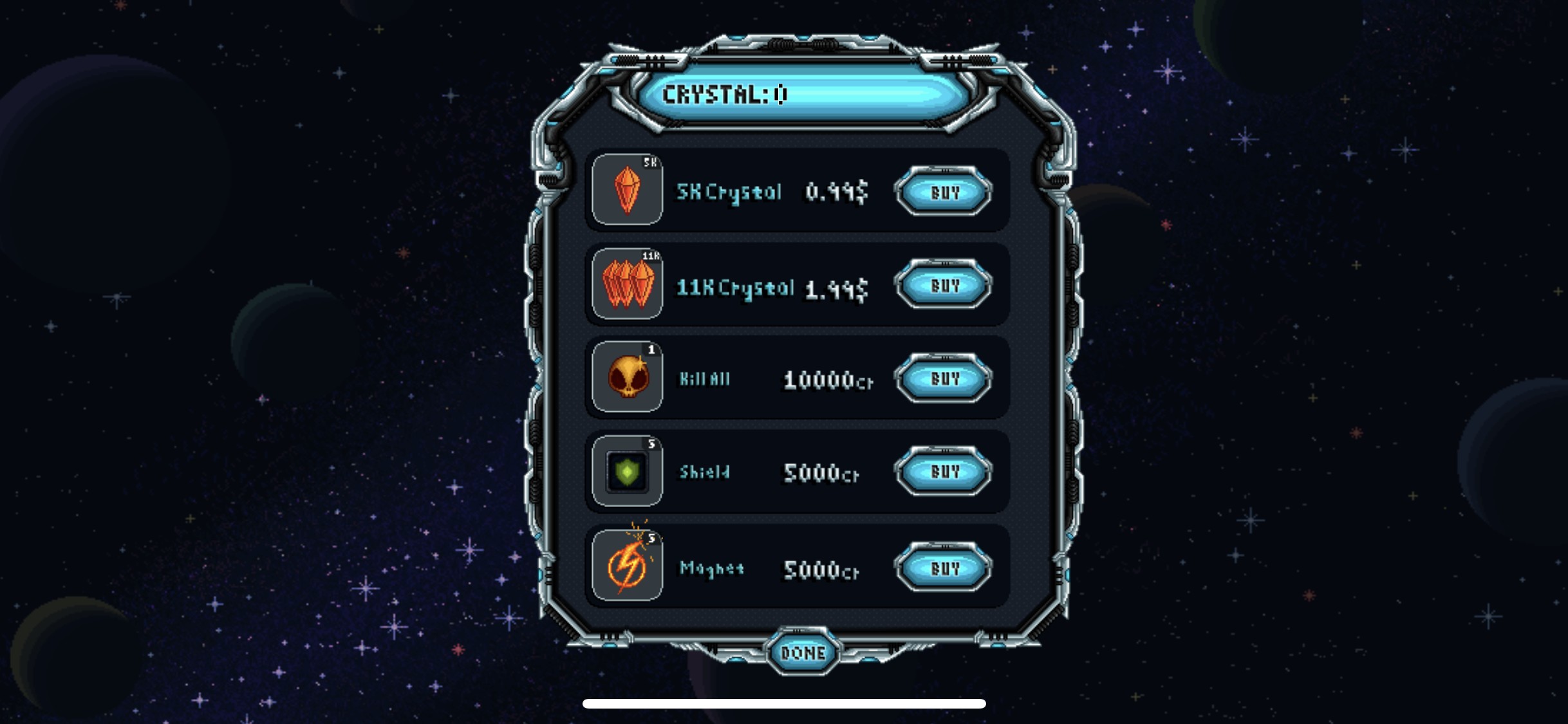Select the single red crystal icon

pos(627,190)
